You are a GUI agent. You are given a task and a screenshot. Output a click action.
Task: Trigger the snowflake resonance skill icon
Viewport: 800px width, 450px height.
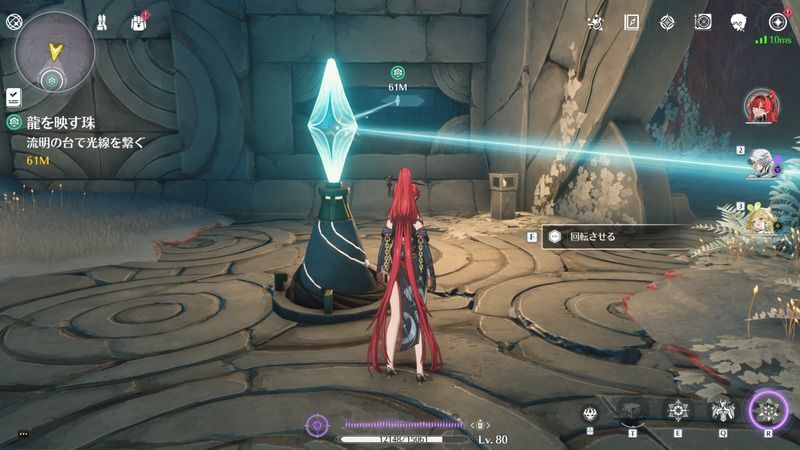click(678, 410)
